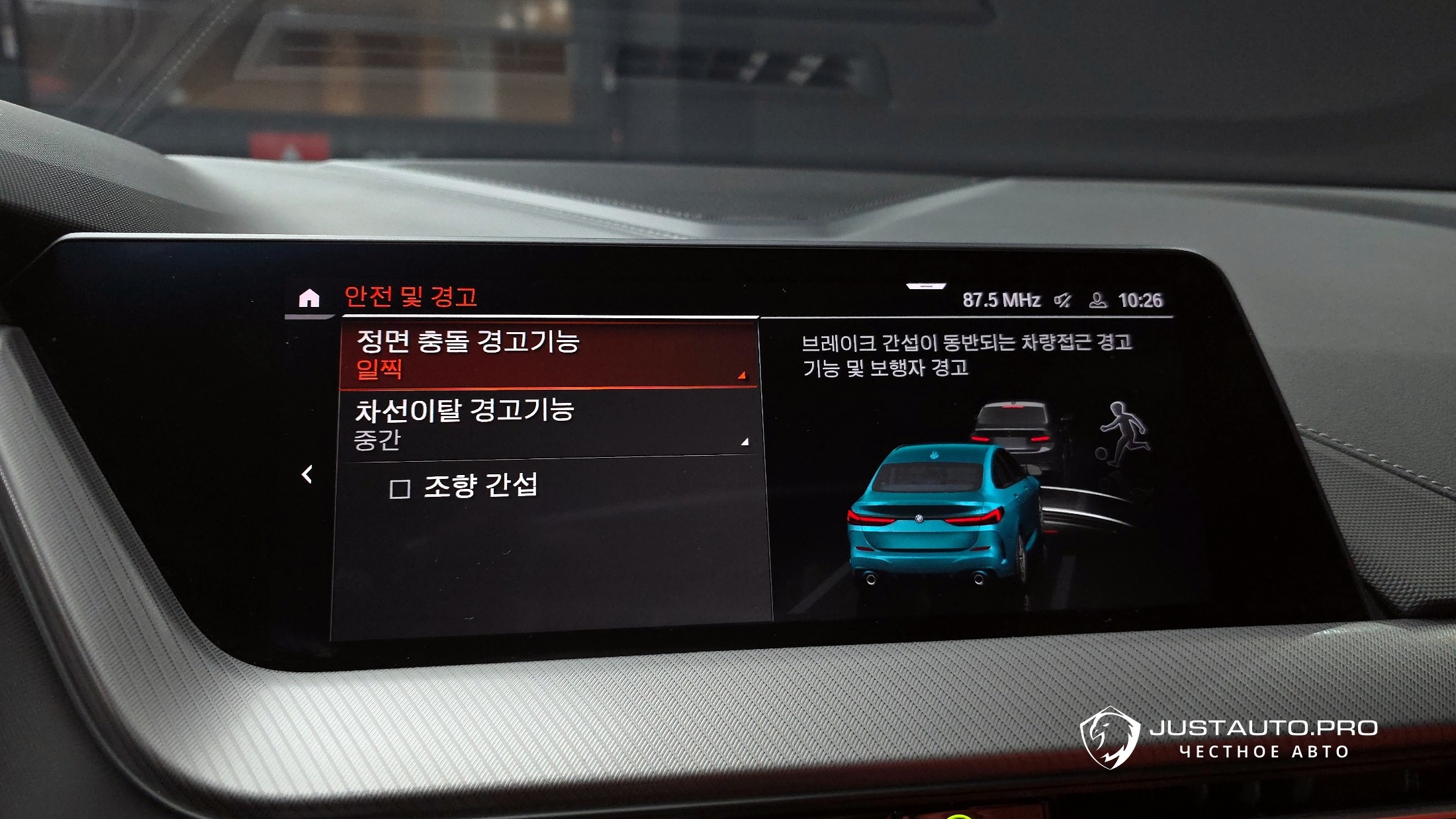Tap the muted audio status icon
Screen dimensions: 1456x819
(1063, 300)
